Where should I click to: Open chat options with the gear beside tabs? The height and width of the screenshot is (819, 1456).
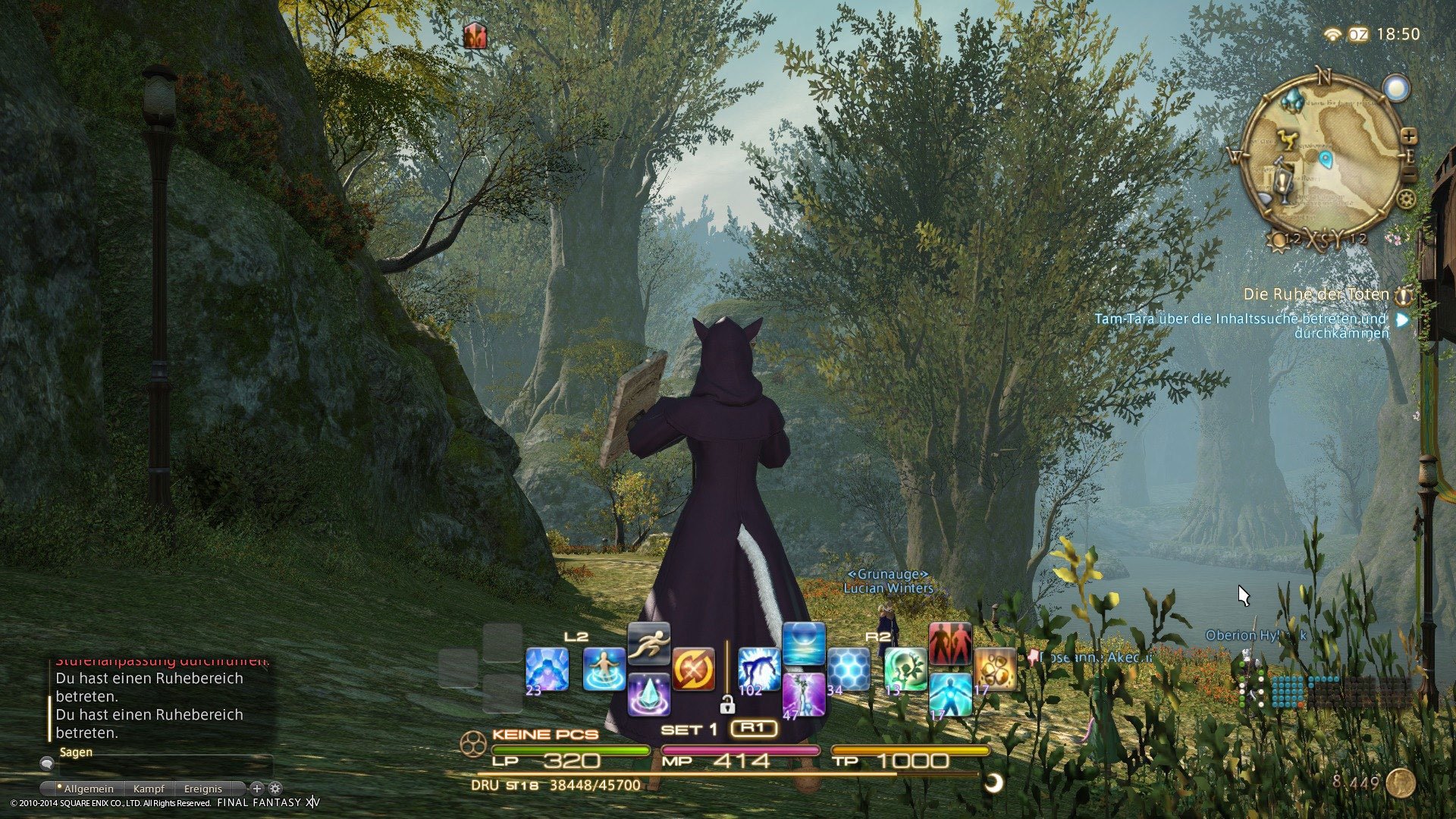275,789
